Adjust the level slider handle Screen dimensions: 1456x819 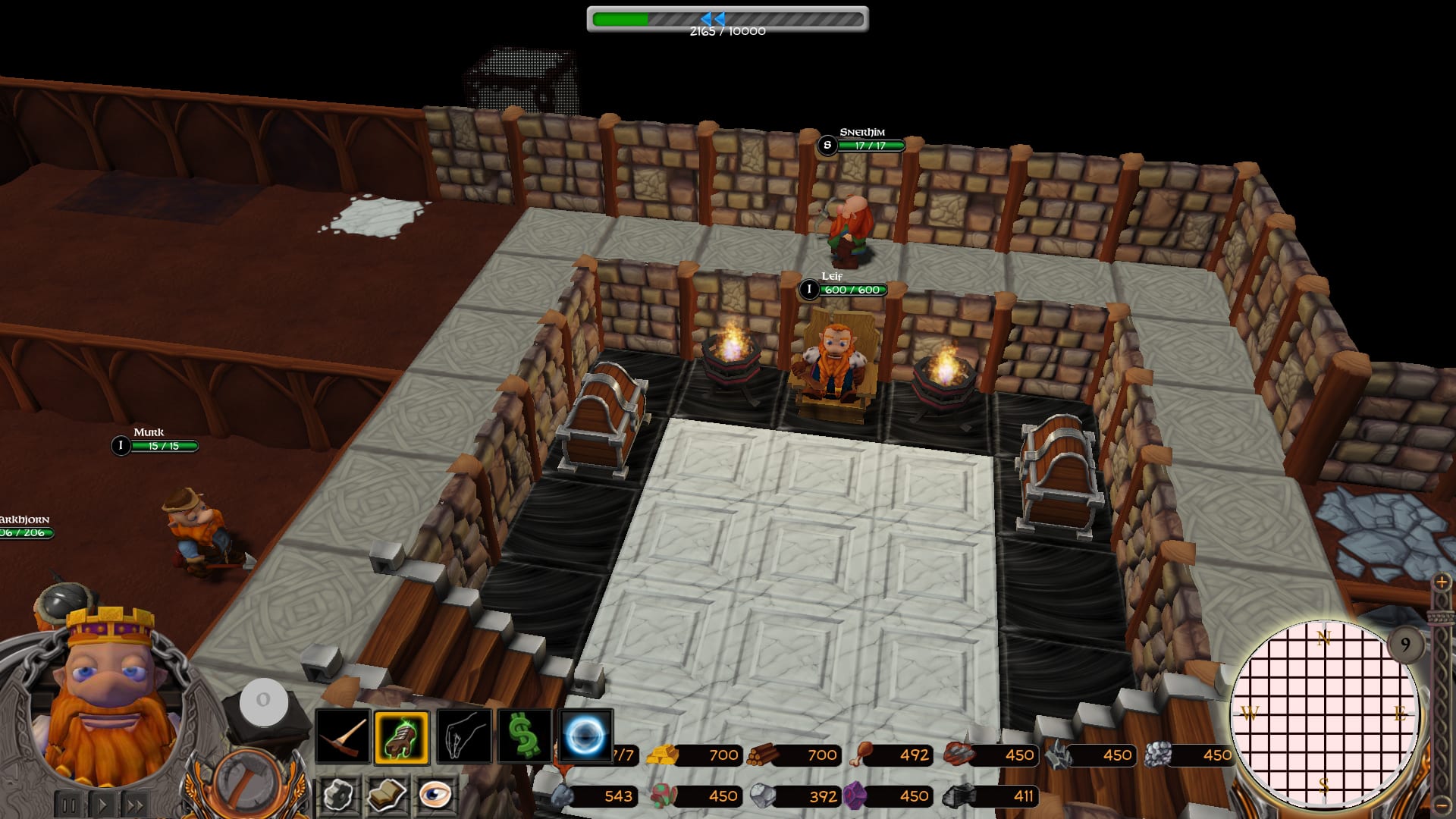[x=1441, y=616]
